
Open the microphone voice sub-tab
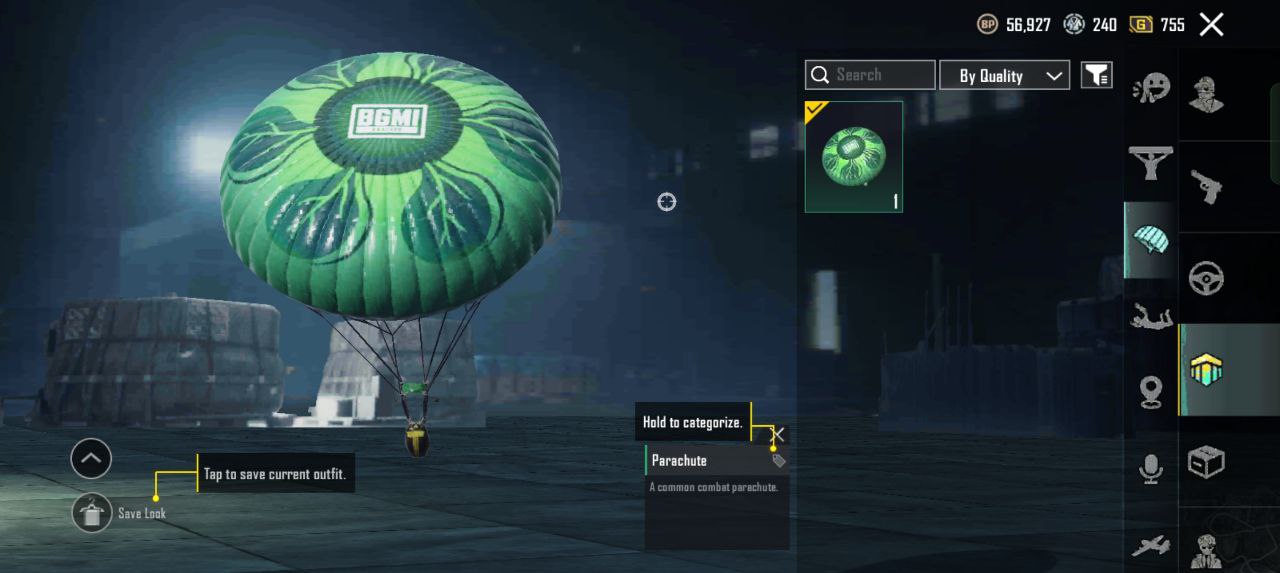(x=1151, y=468)
